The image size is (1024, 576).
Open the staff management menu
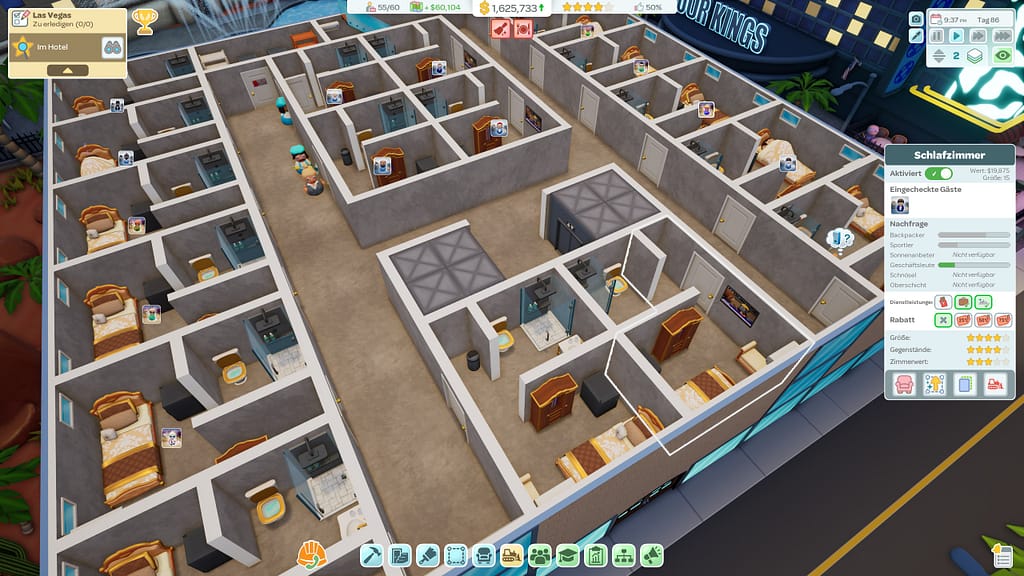(x=540, y=555)
